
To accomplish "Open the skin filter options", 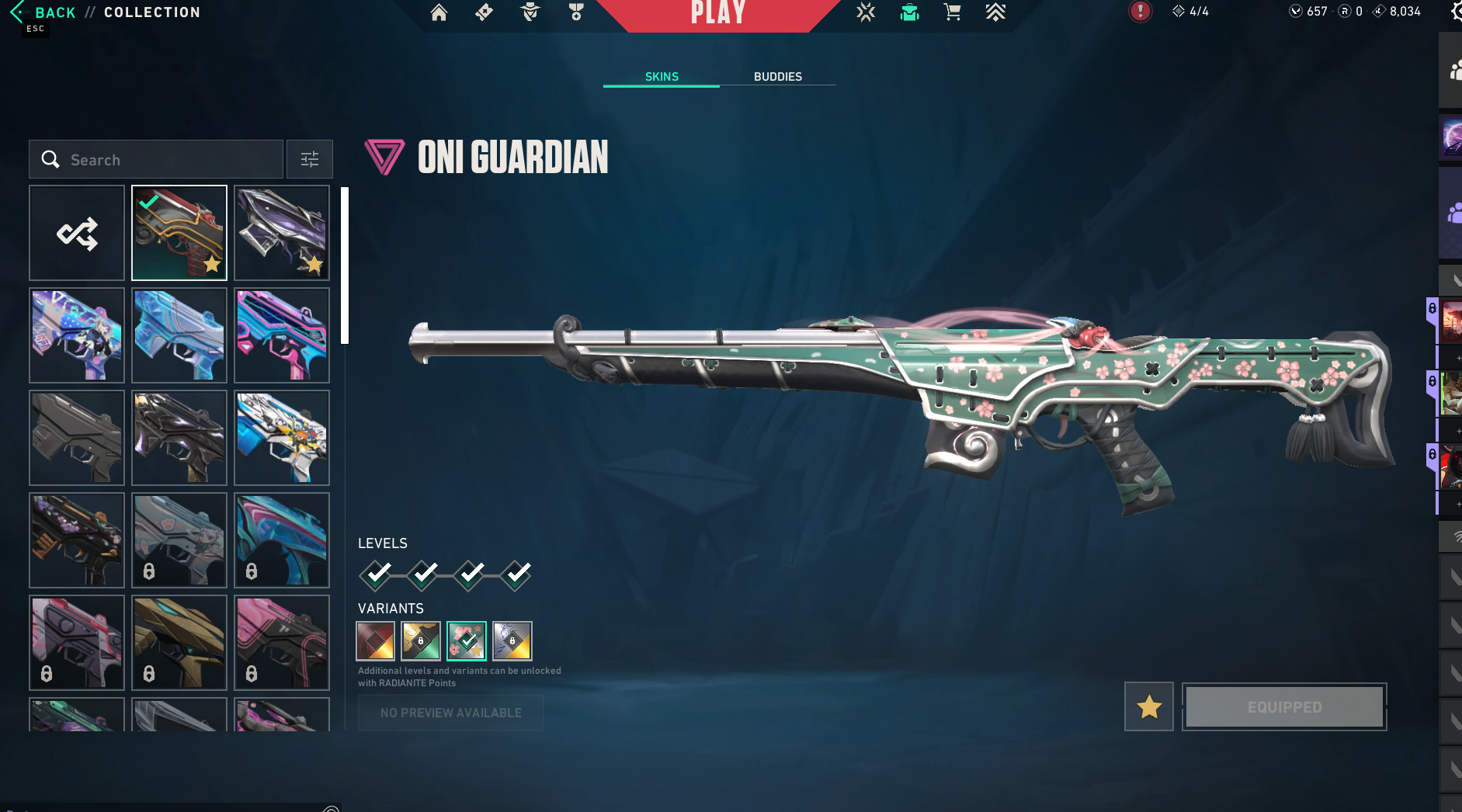I will pos(309,159).
